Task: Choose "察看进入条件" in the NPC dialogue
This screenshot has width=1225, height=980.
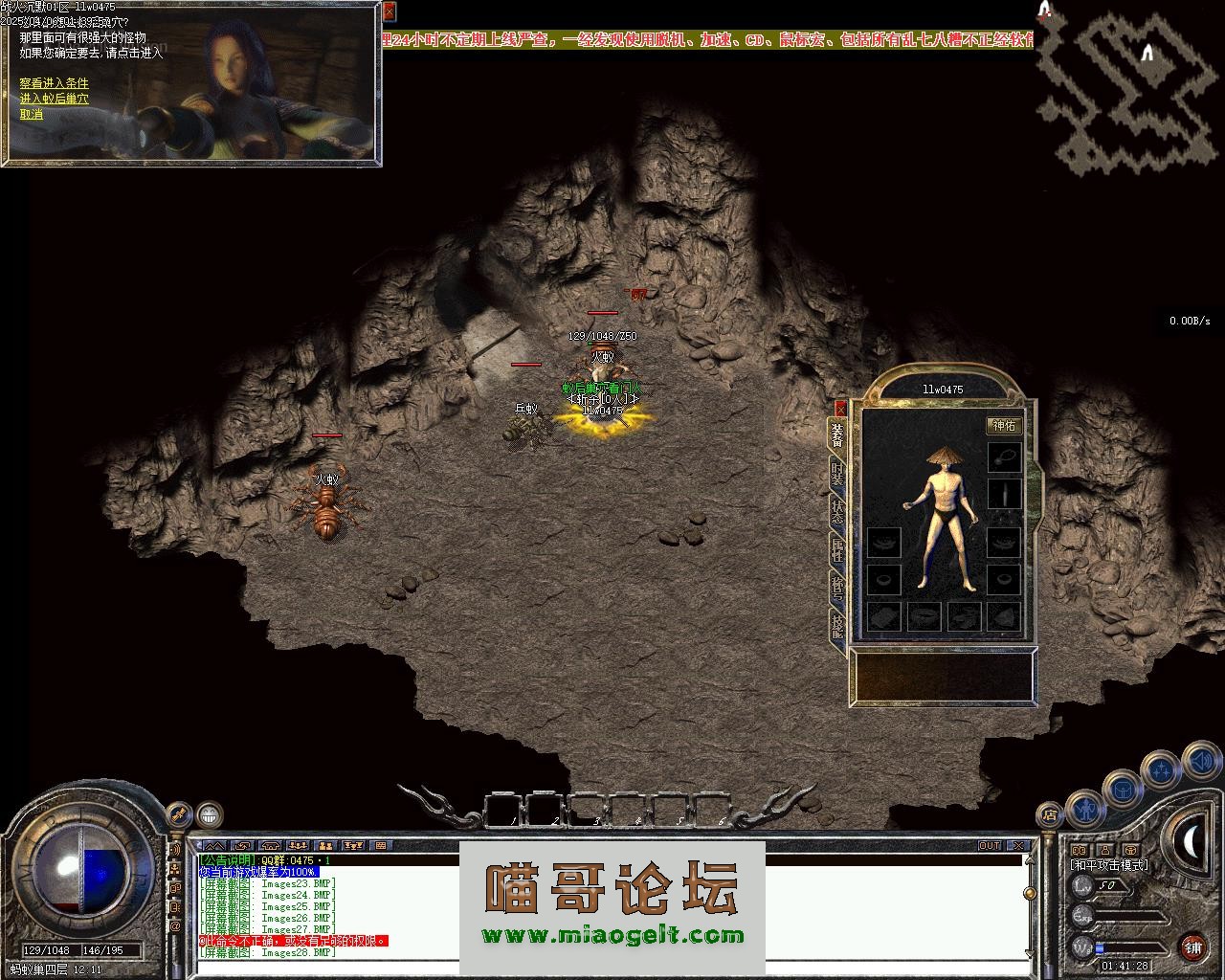Action: pos(54,83)
